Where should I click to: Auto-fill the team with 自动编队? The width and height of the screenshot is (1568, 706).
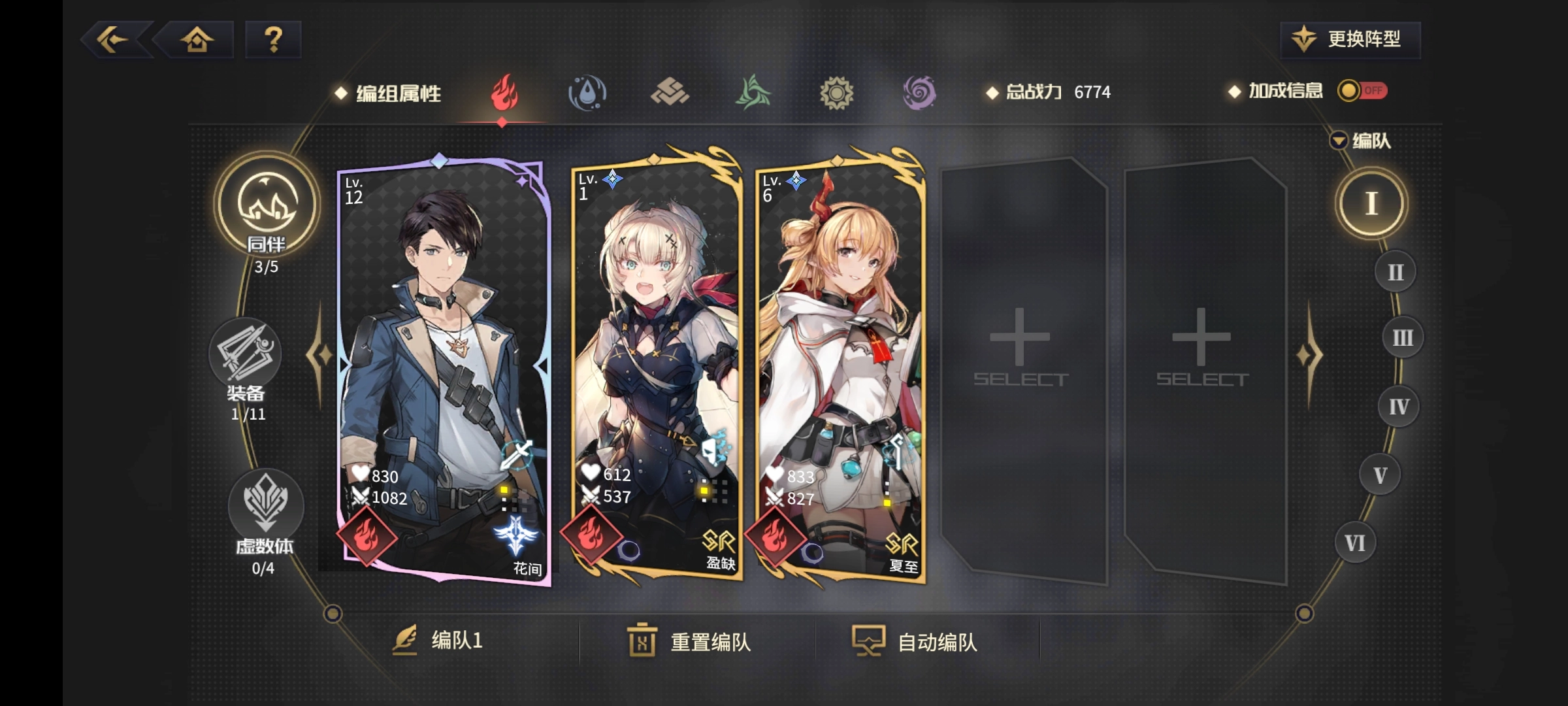point(916,641)
